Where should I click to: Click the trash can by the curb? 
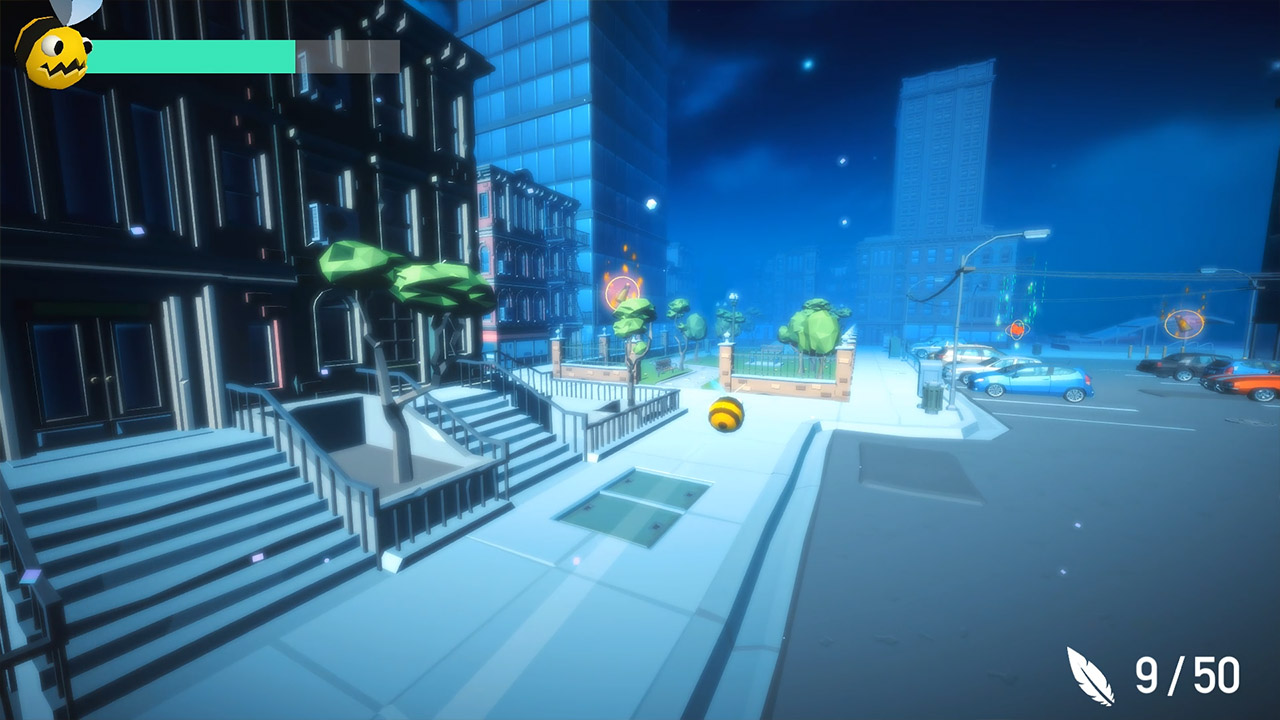pos(932,397)
